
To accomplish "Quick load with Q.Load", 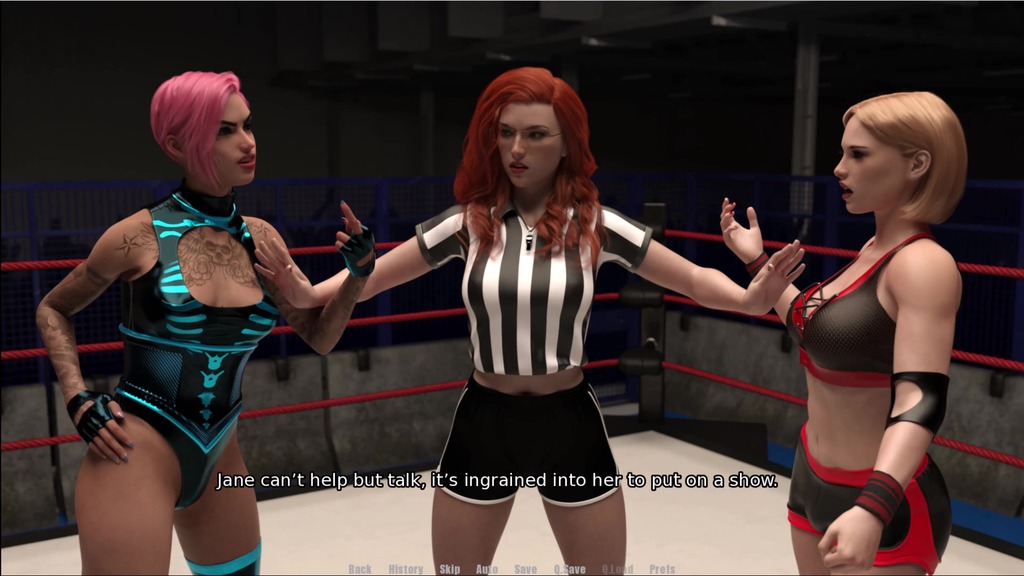I will tap(618, 569).
